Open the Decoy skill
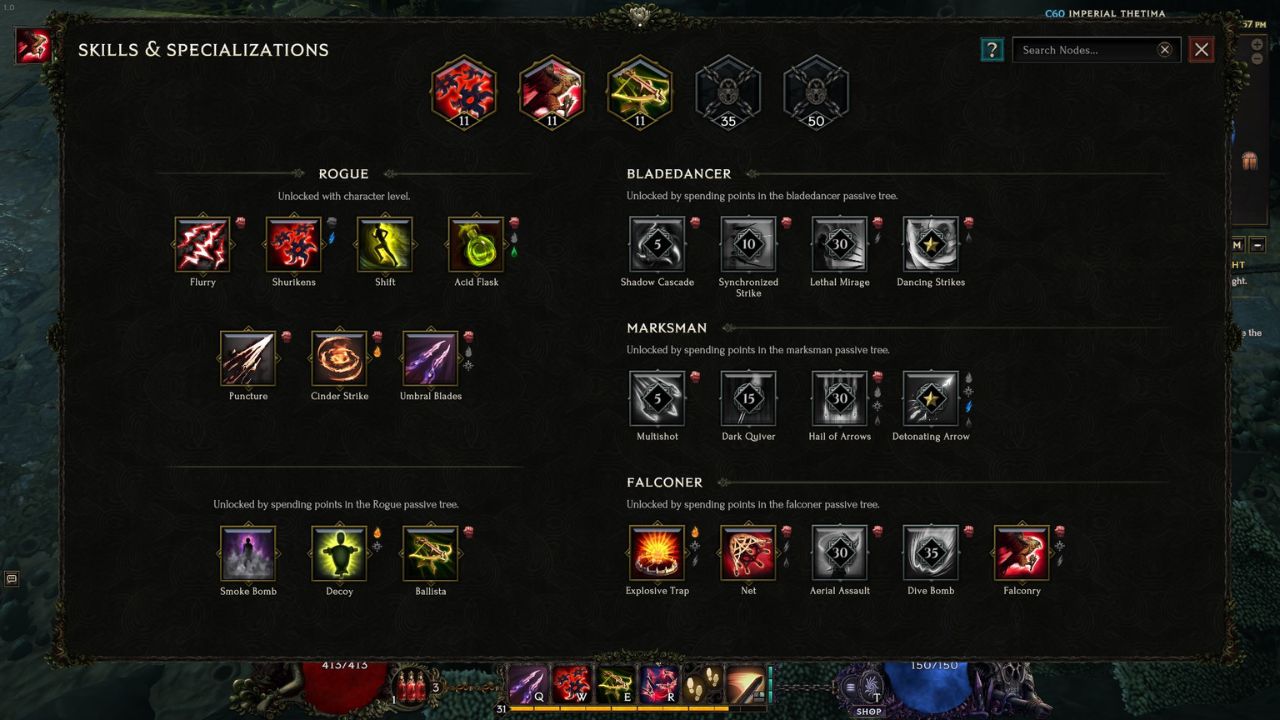 [338, 552]
